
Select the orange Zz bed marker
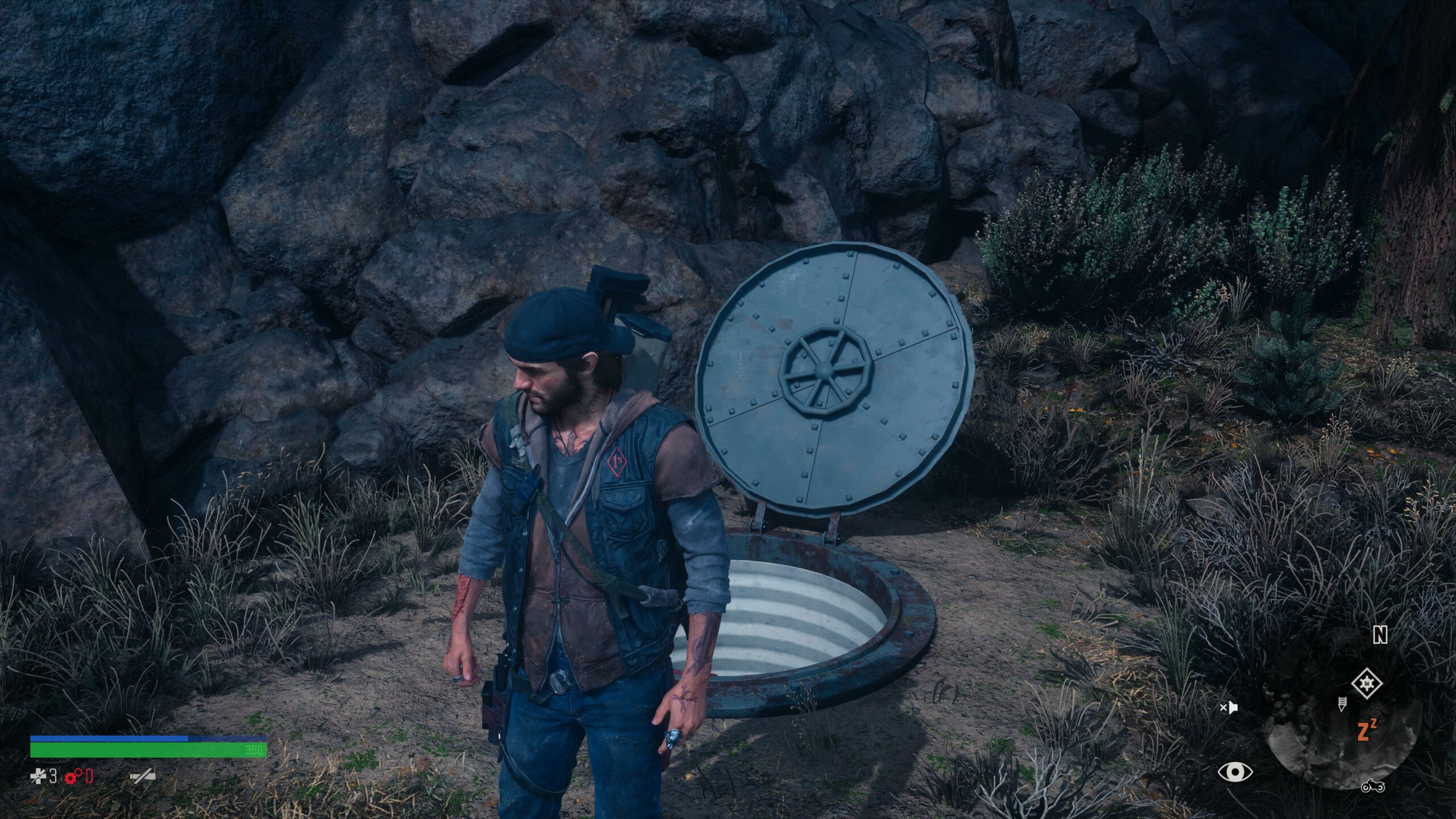point(1366,730)
